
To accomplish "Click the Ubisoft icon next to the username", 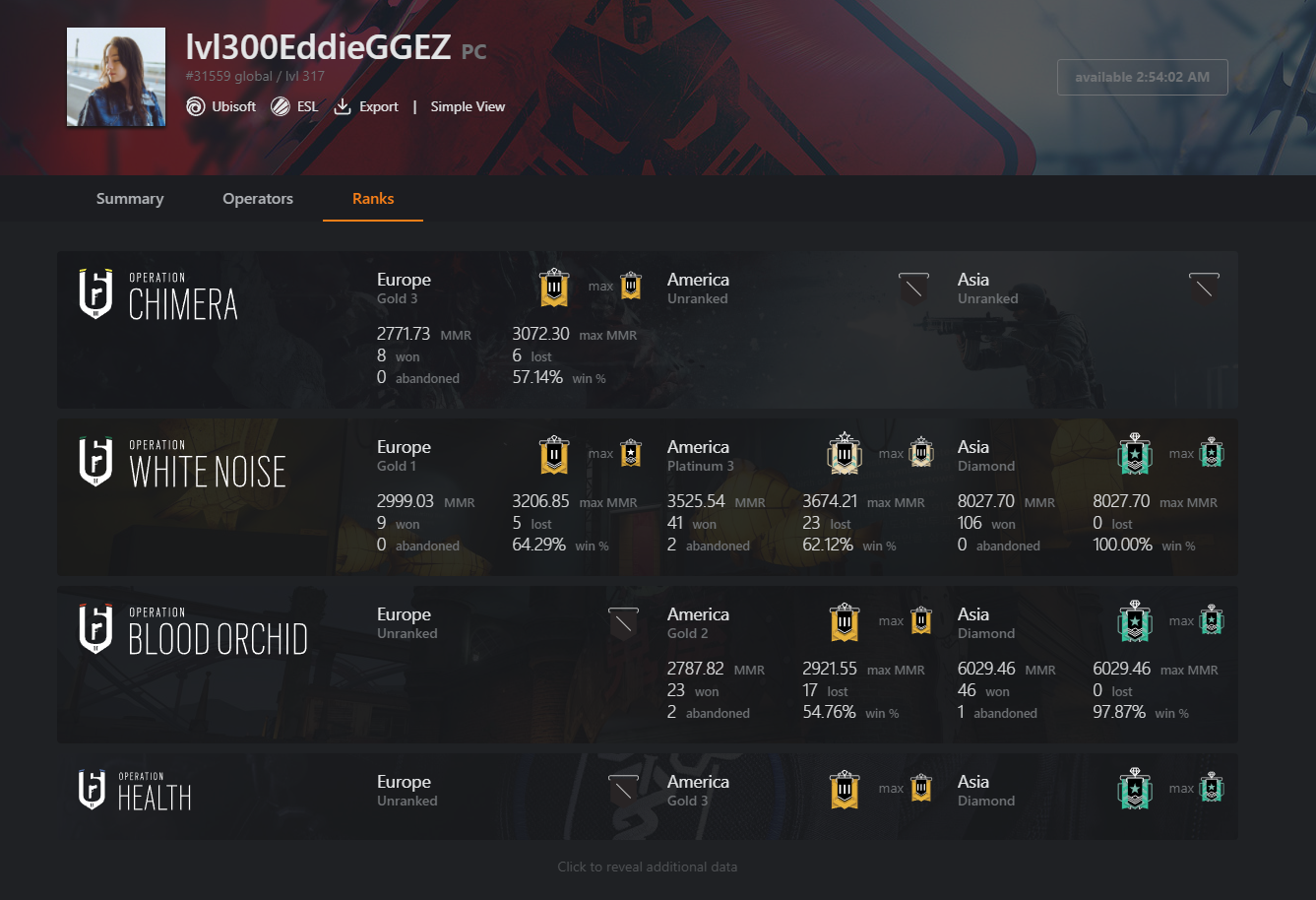I will tap(195, 106).
